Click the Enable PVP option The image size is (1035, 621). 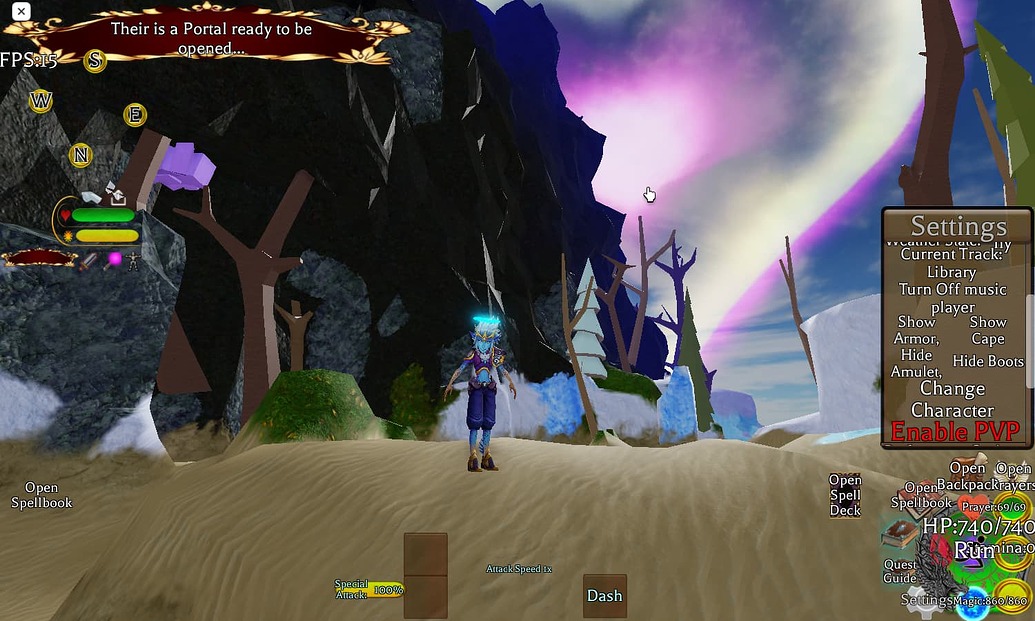point(955,432)
